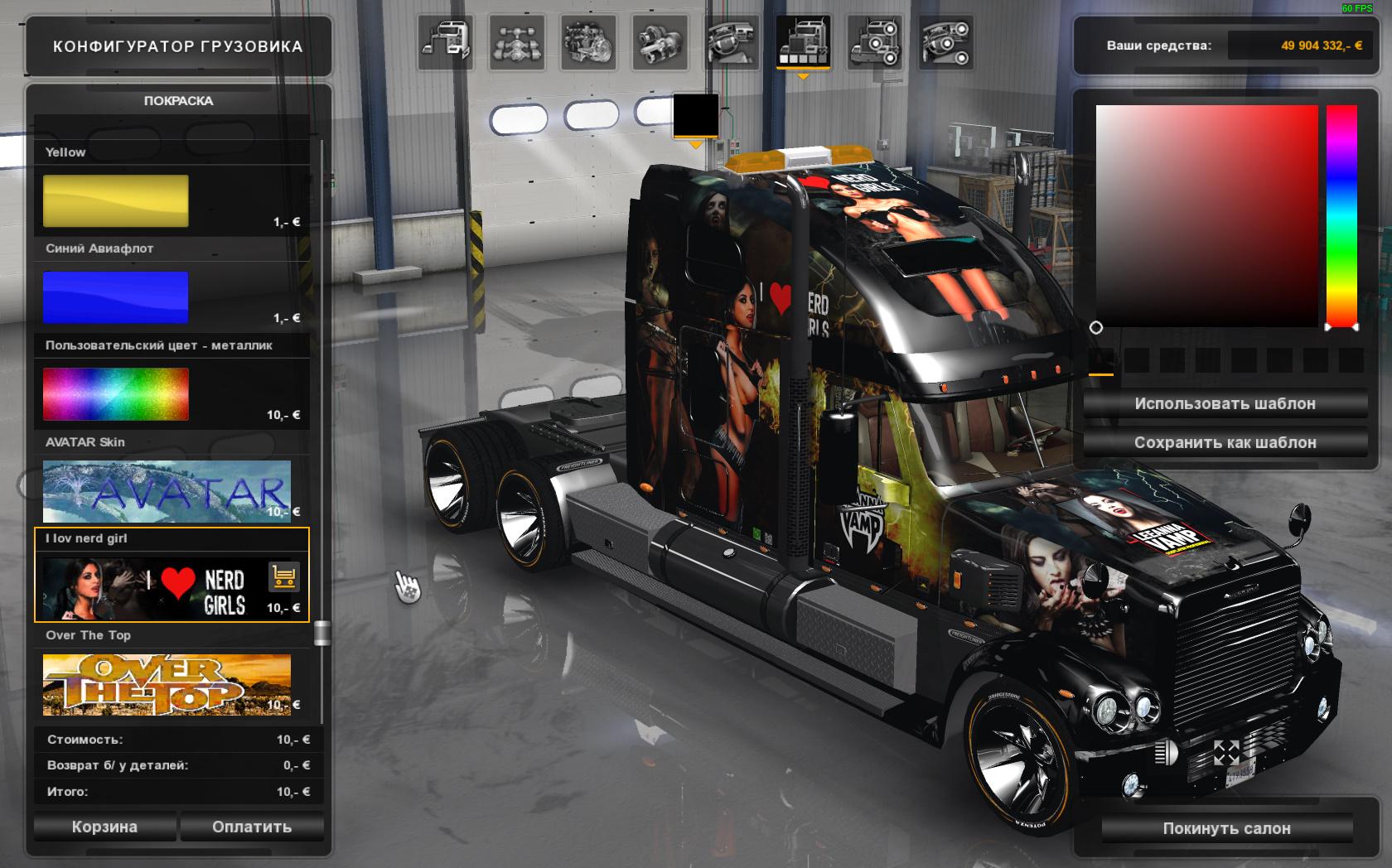Choose the Yellow paint swatch
1392x868 pixels.
coord(115,200)
